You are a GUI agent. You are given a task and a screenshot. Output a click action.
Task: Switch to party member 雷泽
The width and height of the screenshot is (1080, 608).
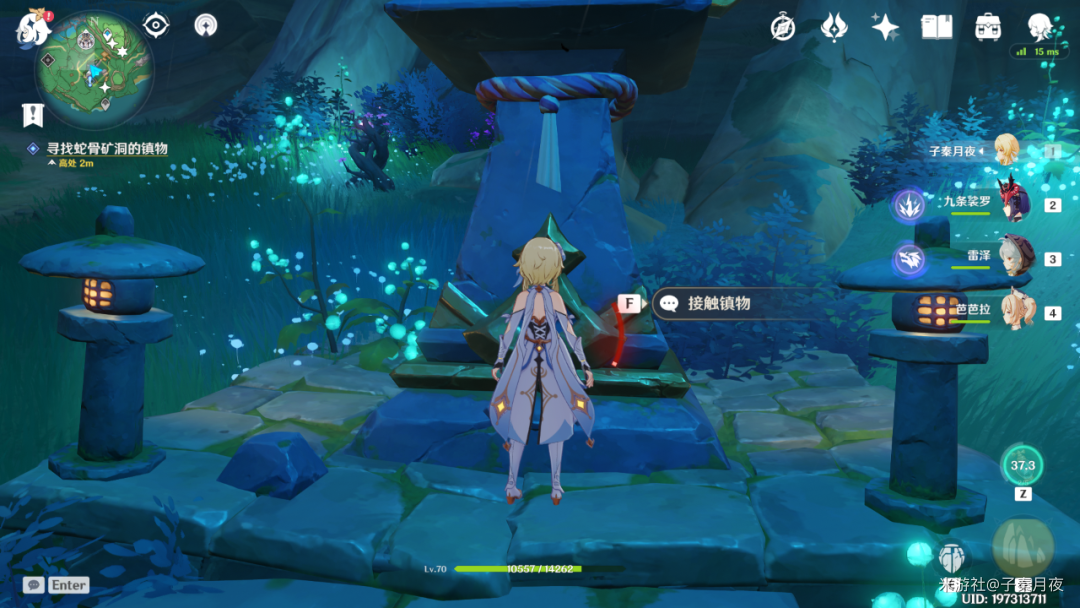(1015, 258)
